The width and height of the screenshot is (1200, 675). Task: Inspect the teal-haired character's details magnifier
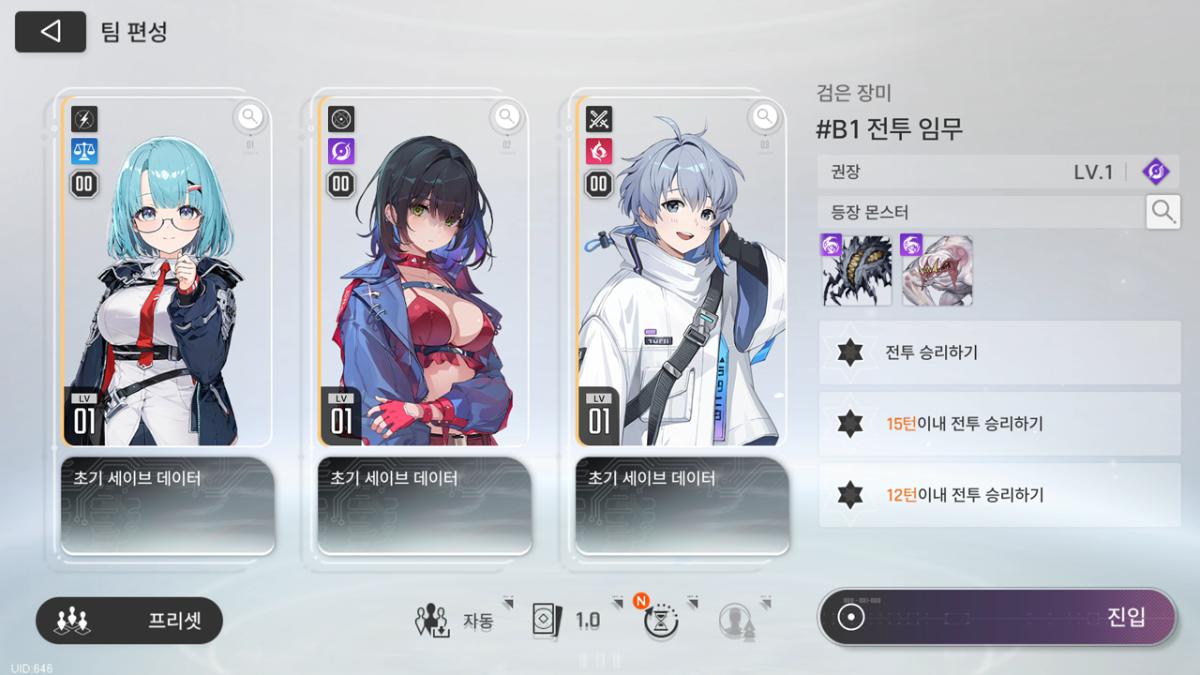click(x=250, y=118)
